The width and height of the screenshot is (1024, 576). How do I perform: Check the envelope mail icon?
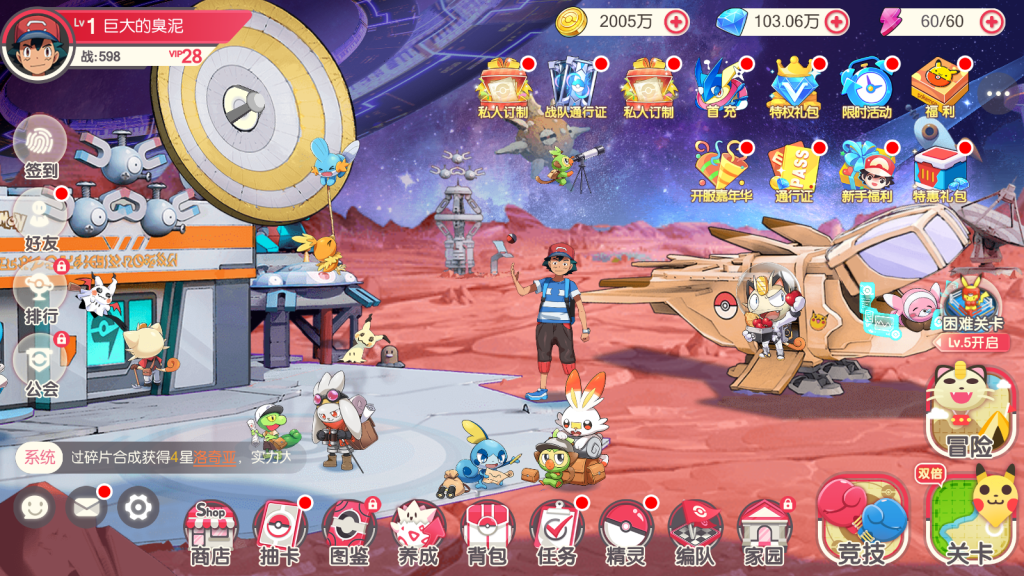click(x=87, y=508)
